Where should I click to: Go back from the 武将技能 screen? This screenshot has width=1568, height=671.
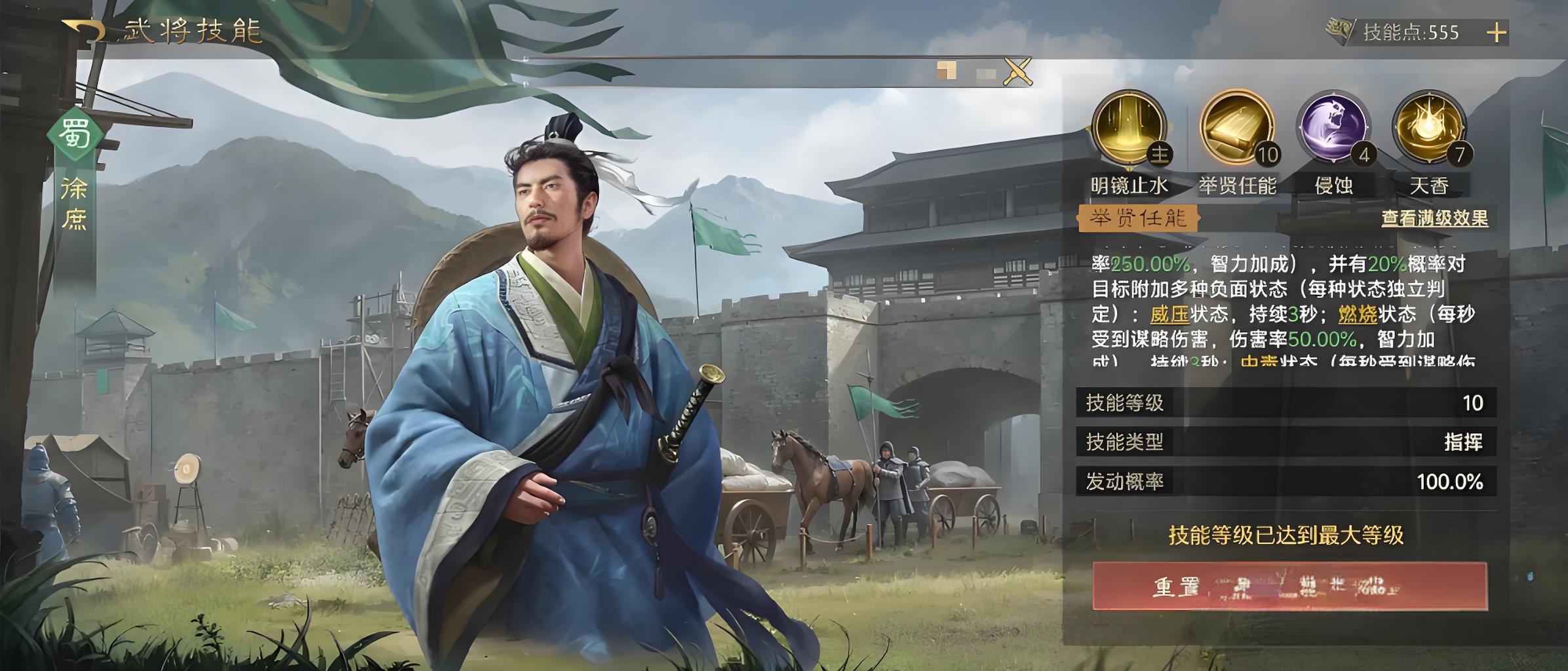pos(84,32)
